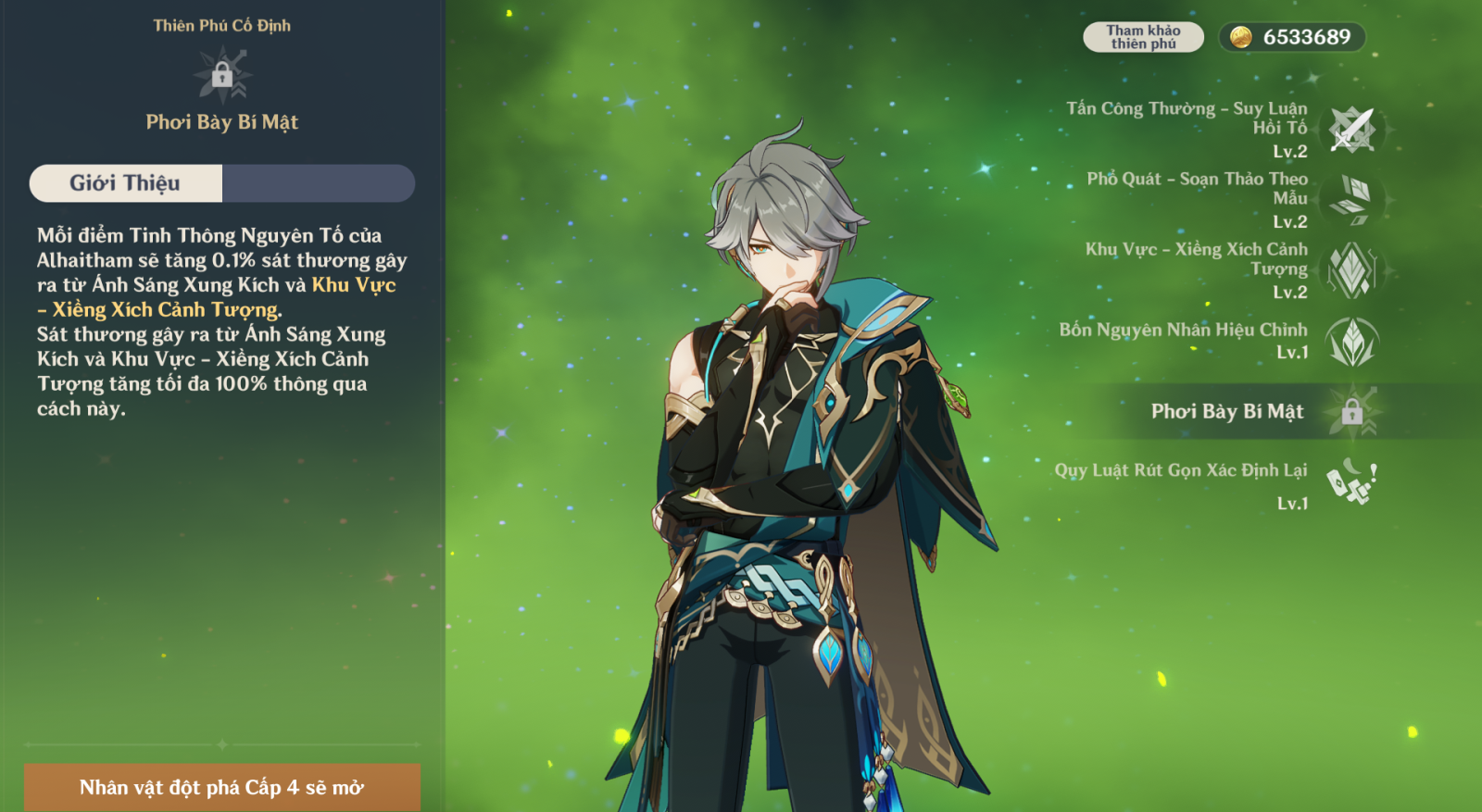The height and width of the screenshot is (812, 1482).
Task: Select Tấn Công Thường – Suy Luận Hồi Tố talent
Action: coord(1351,130)
